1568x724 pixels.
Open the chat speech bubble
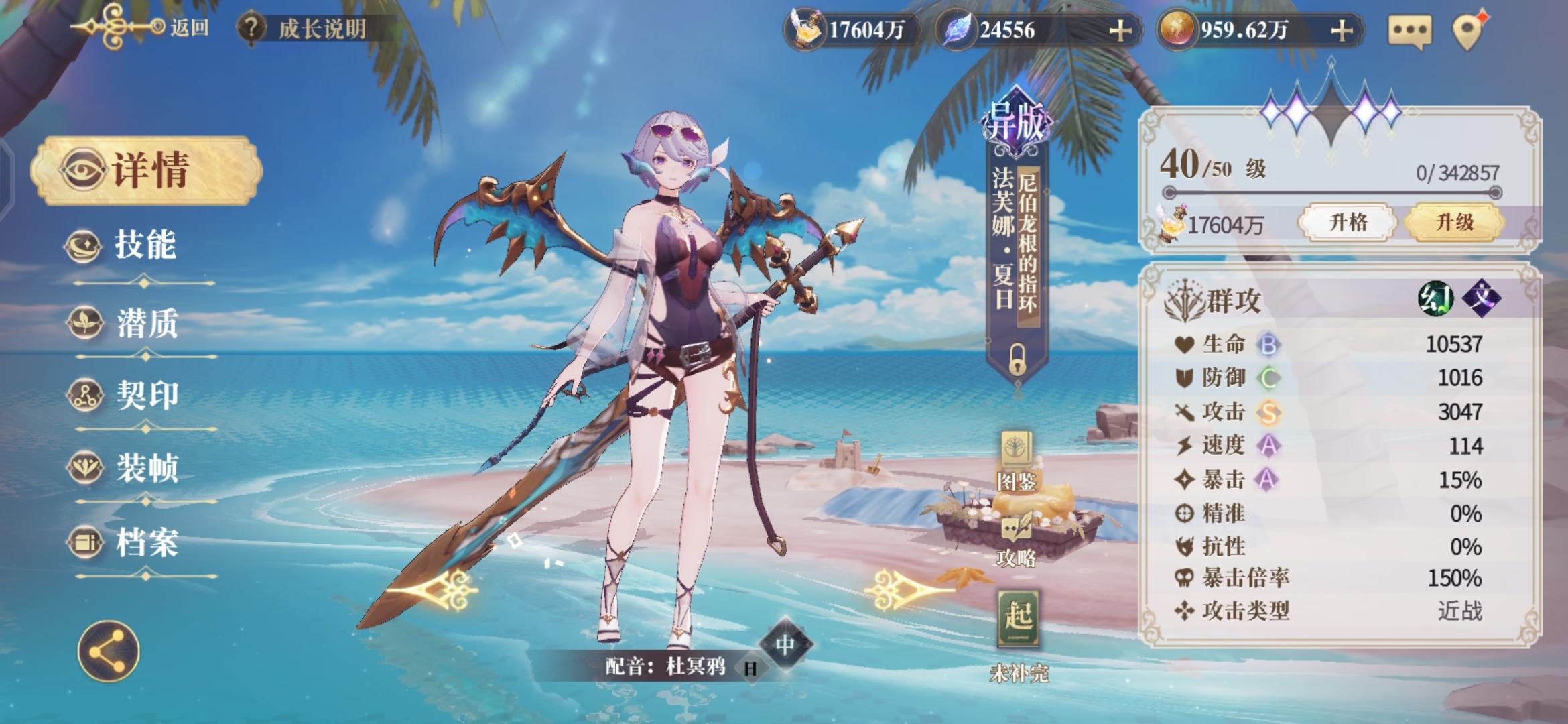pyautogui.click(x=1409, y=31)
